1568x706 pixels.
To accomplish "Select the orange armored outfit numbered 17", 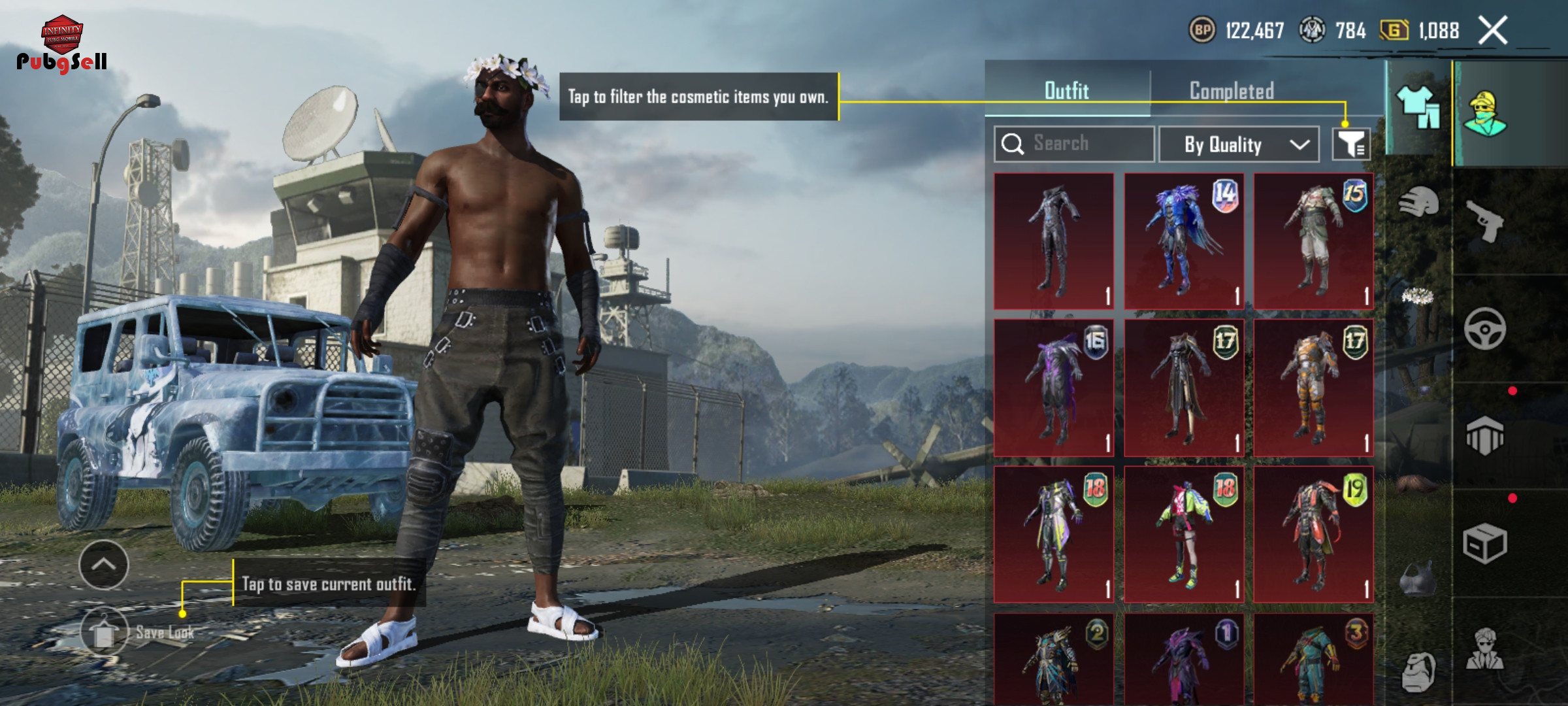I will 1313,388.
